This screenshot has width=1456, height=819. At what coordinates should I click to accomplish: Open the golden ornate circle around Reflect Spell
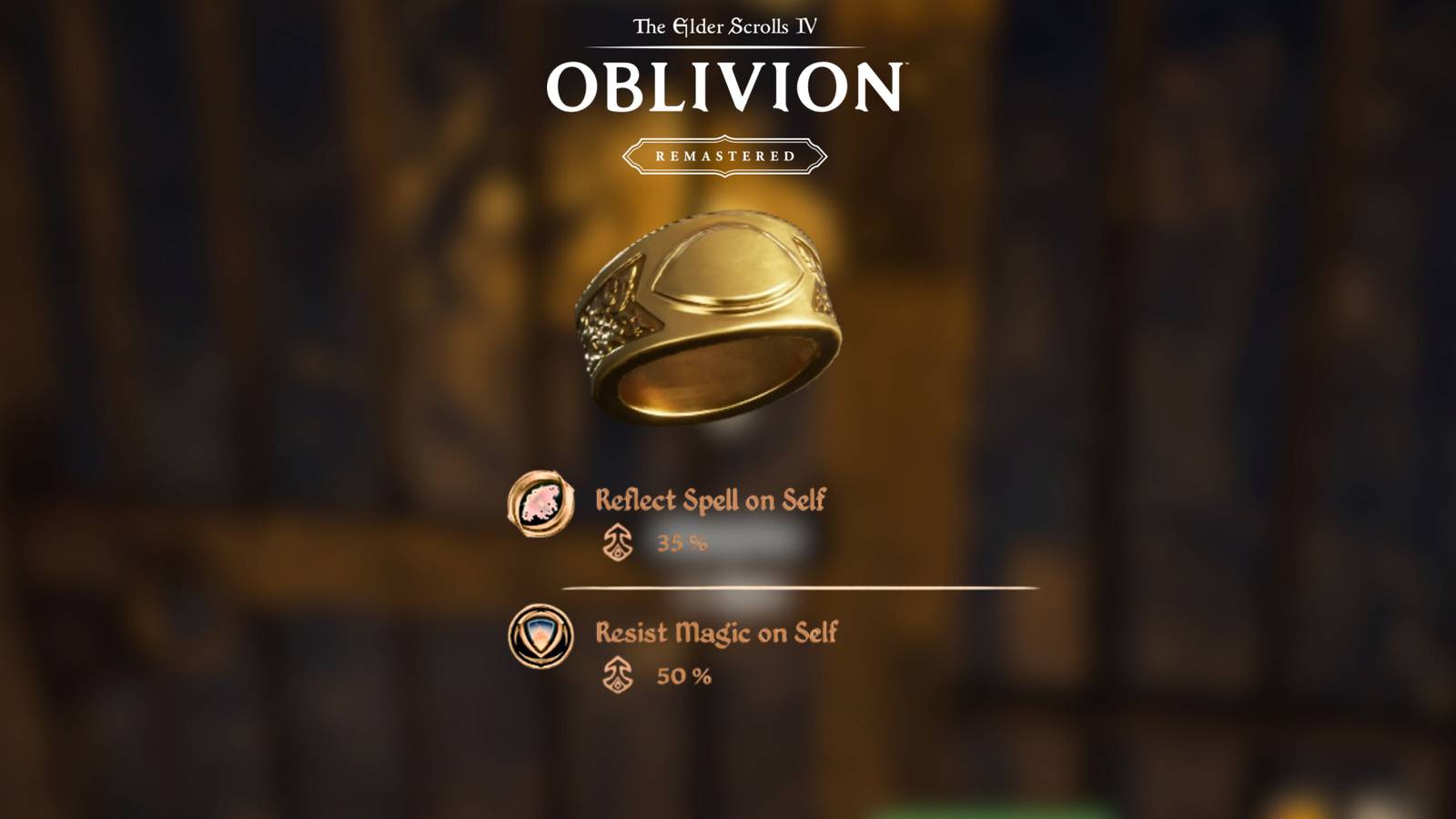(x=541, y=506)
